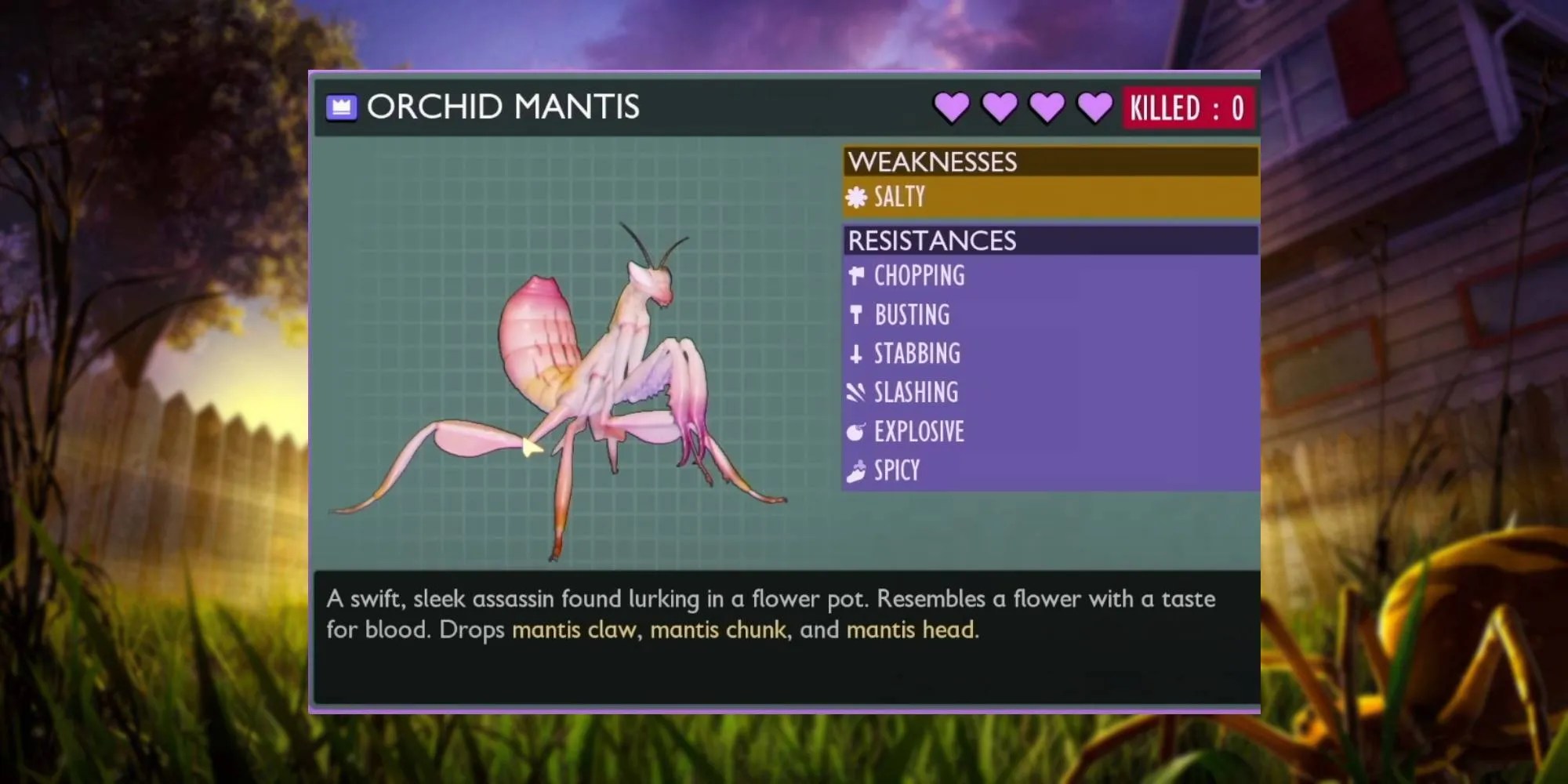
Task: Select the Stabbing damage icon
Action: coord(856,354)
